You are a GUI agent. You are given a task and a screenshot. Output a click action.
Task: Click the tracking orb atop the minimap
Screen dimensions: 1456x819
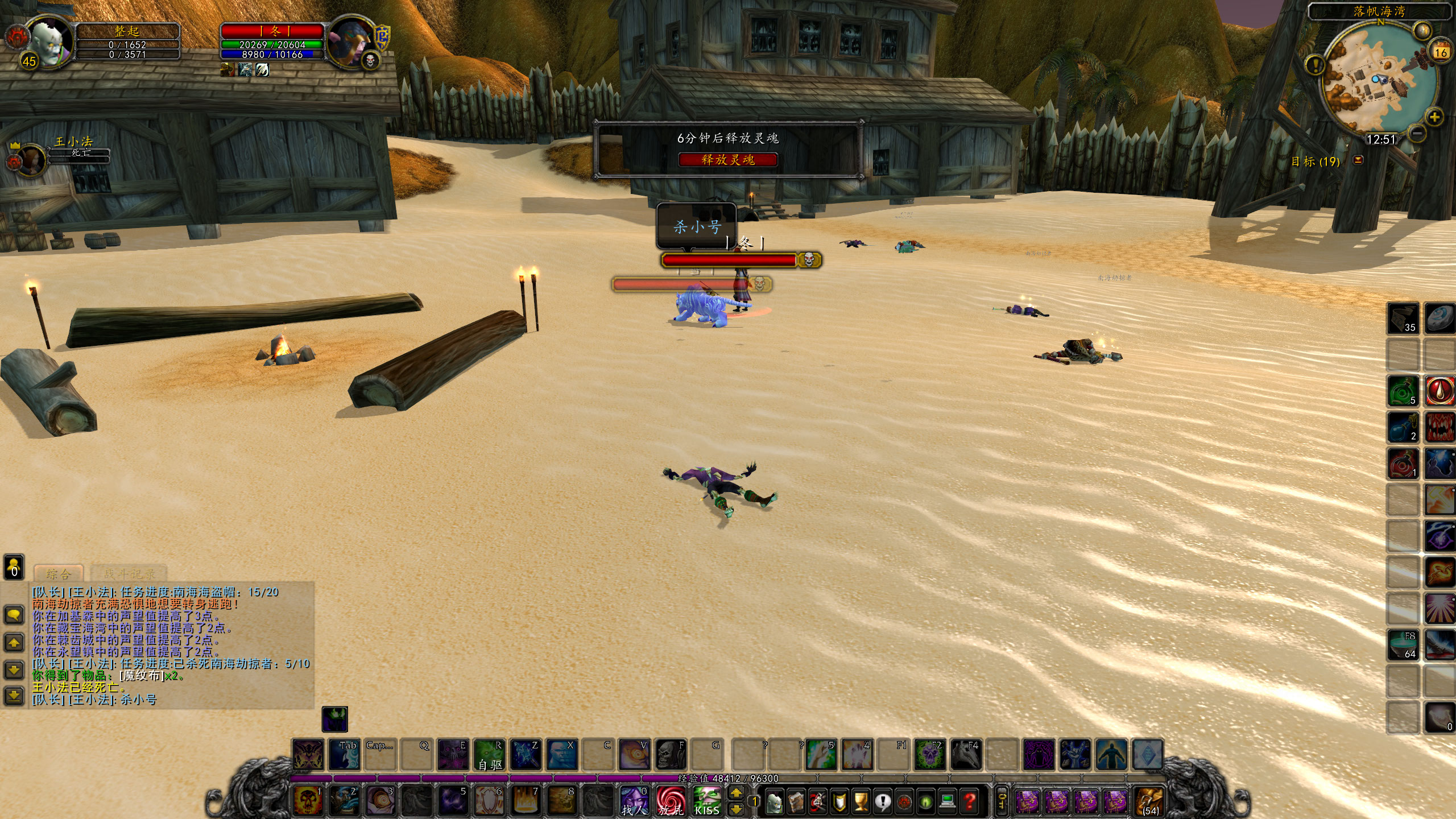(1423, 30)
